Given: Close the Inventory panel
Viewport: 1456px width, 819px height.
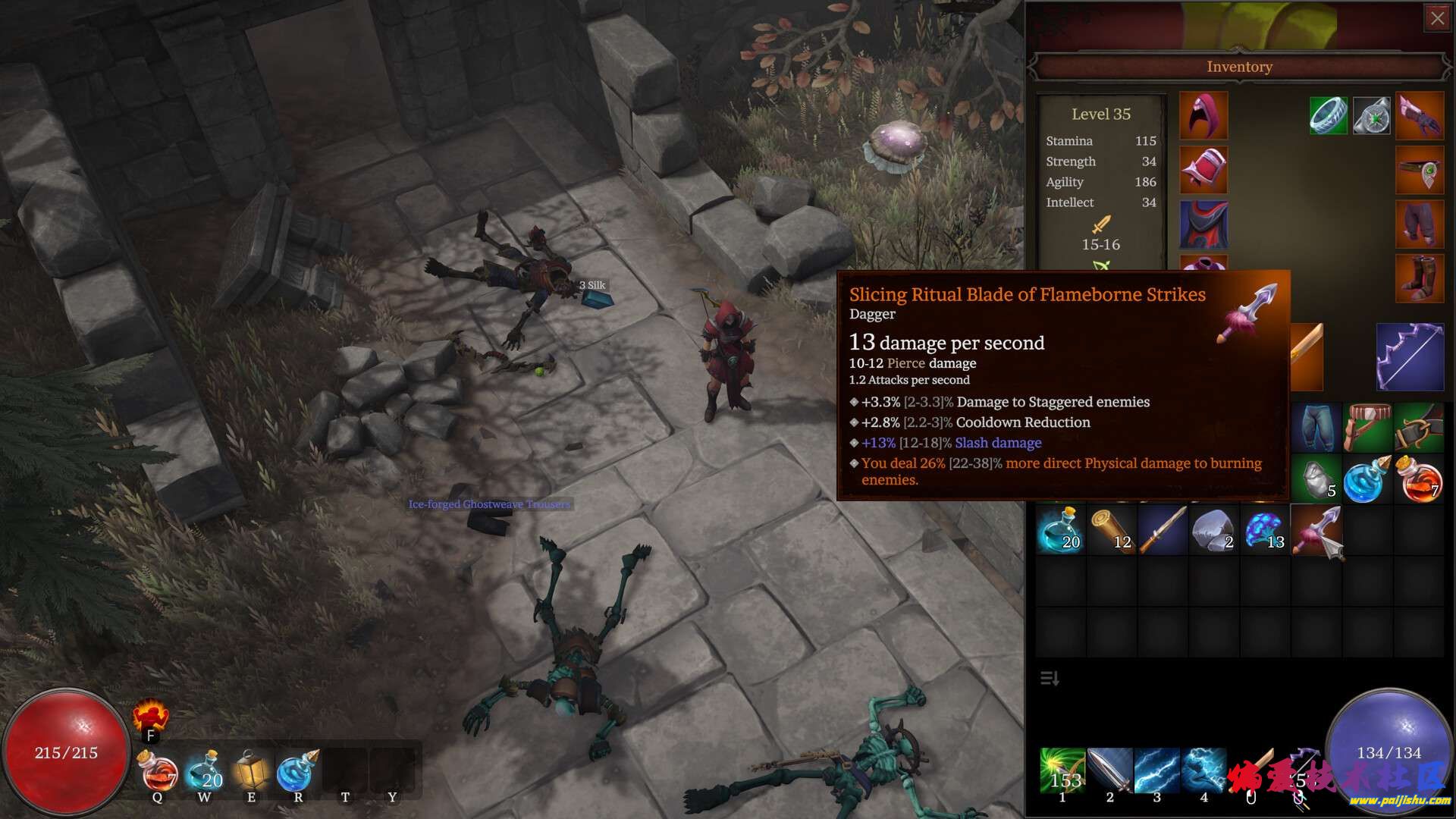Looking at the screenshot, I should point(1437,19).
